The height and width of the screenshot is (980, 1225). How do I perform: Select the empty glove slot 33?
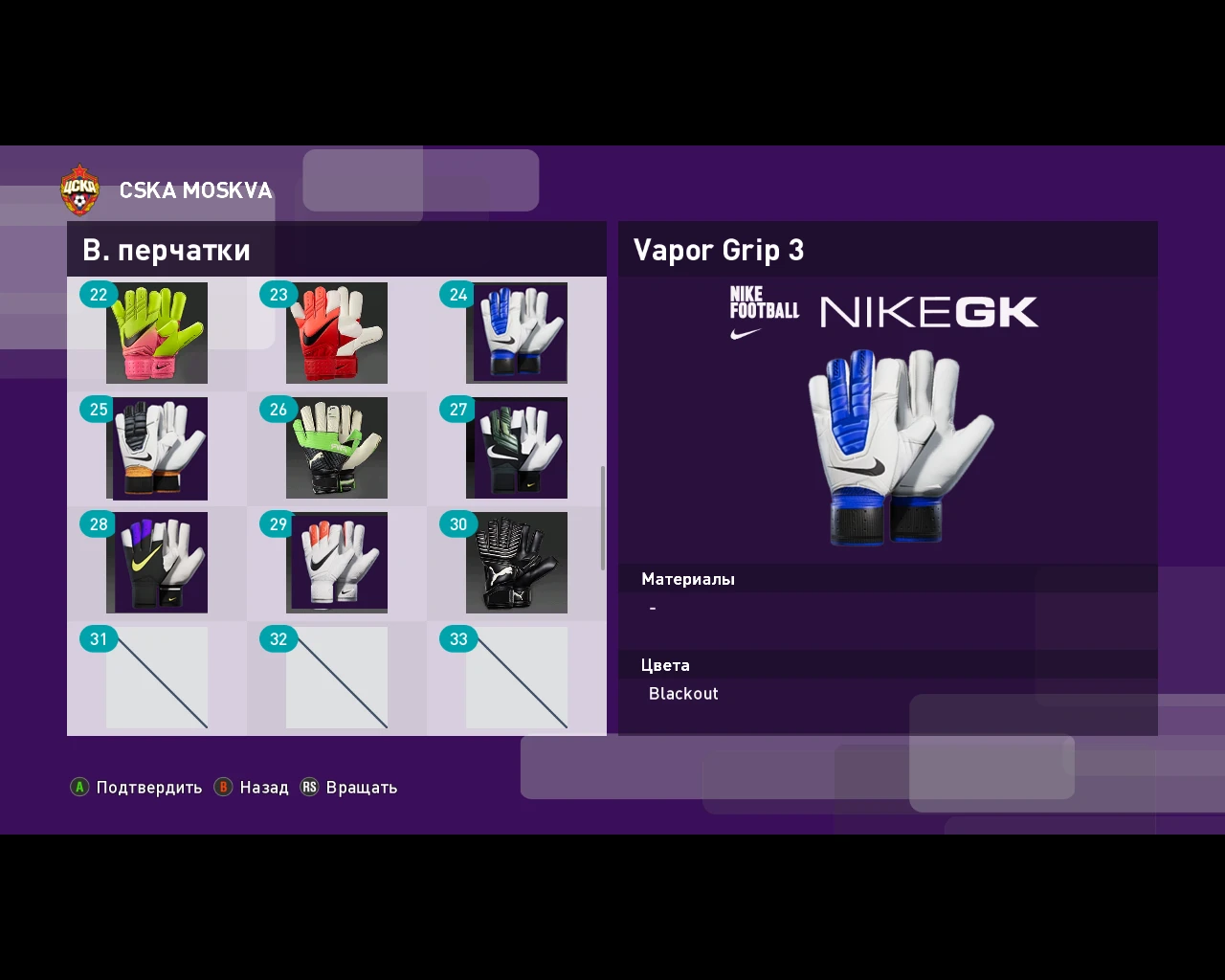pyautogui.click(x=517, y=677)
